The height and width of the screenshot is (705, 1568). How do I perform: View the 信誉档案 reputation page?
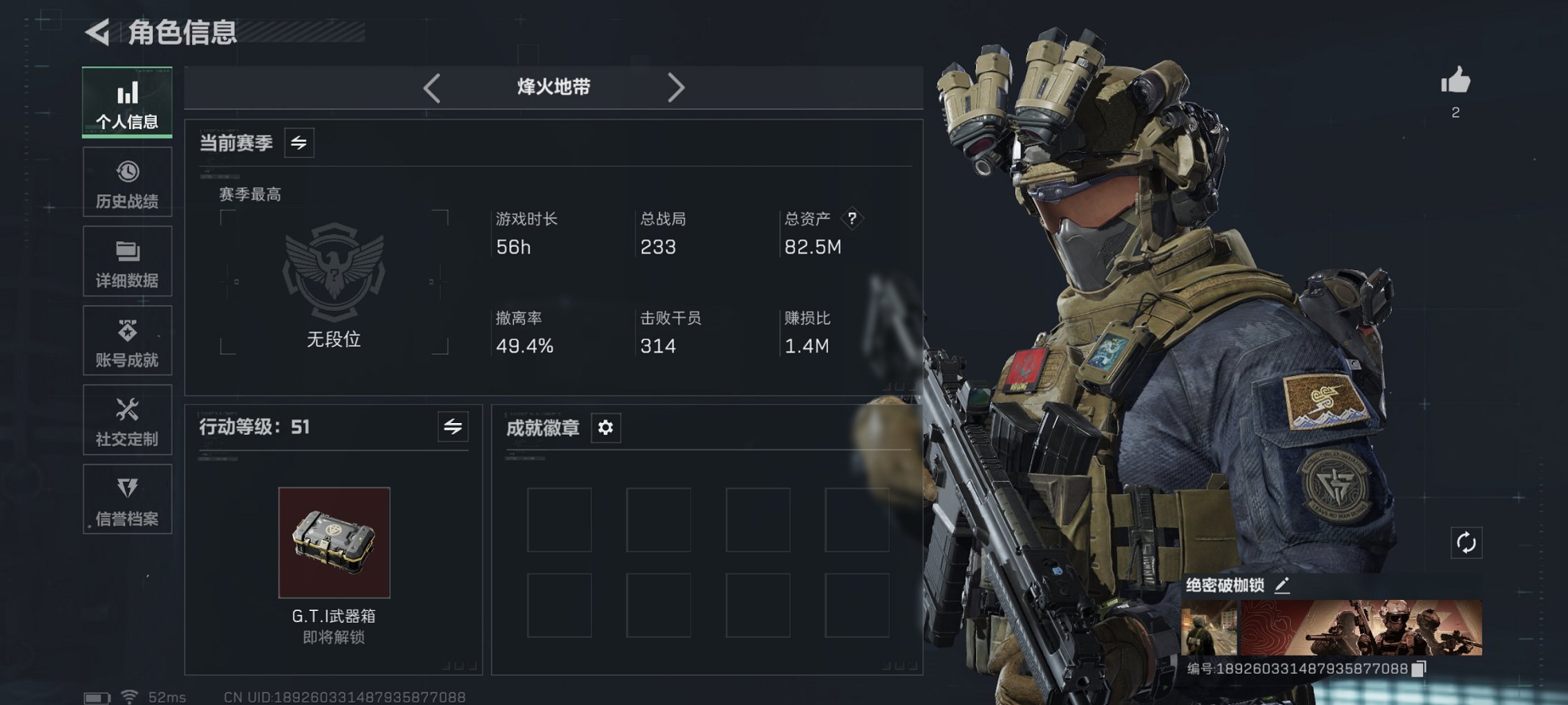click(x=127, y=499)
